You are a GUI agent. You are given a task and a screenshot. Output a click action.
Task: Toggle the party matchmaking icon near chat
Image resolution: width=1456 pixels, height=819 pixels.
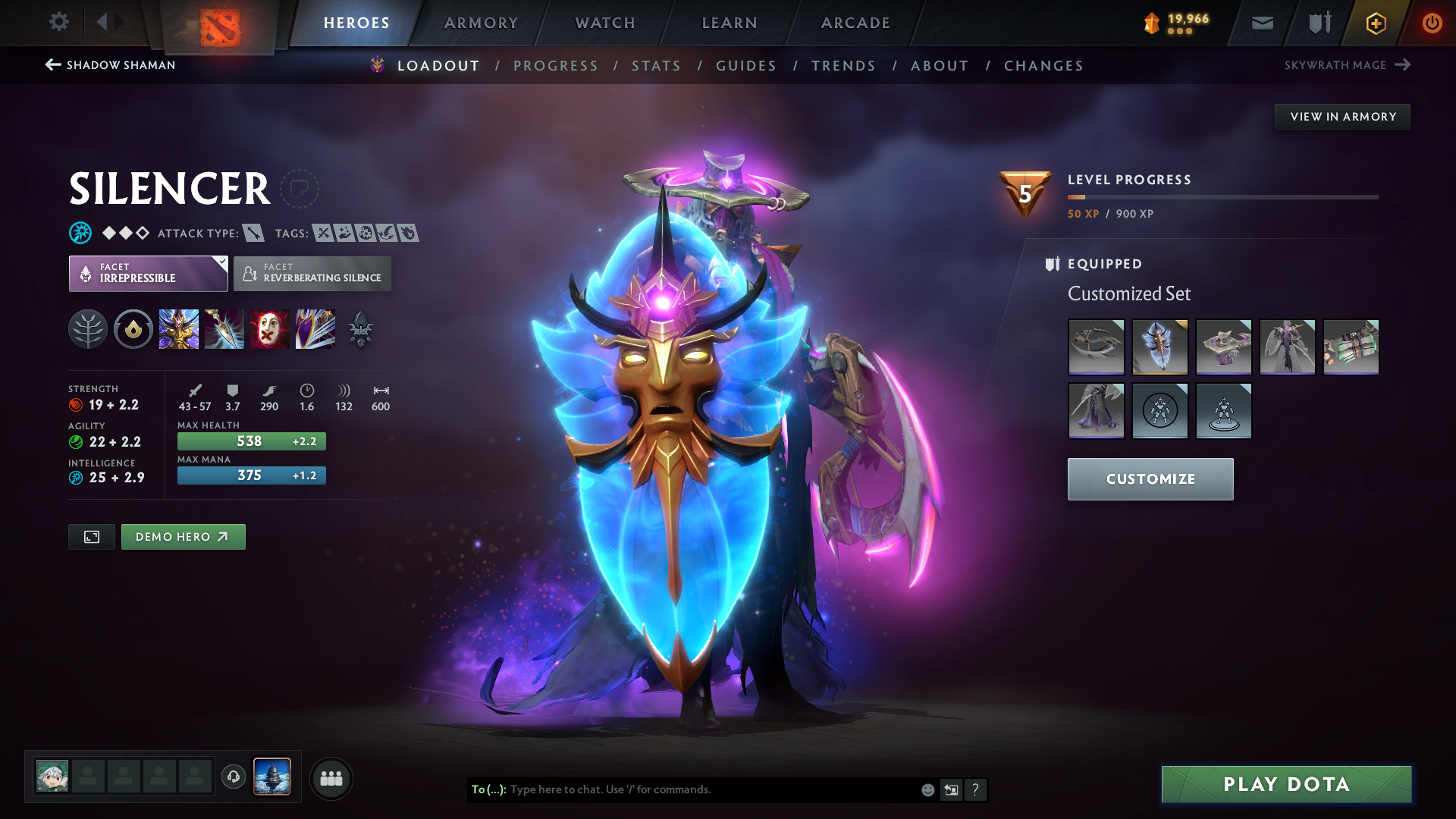(x=331, y=778)
